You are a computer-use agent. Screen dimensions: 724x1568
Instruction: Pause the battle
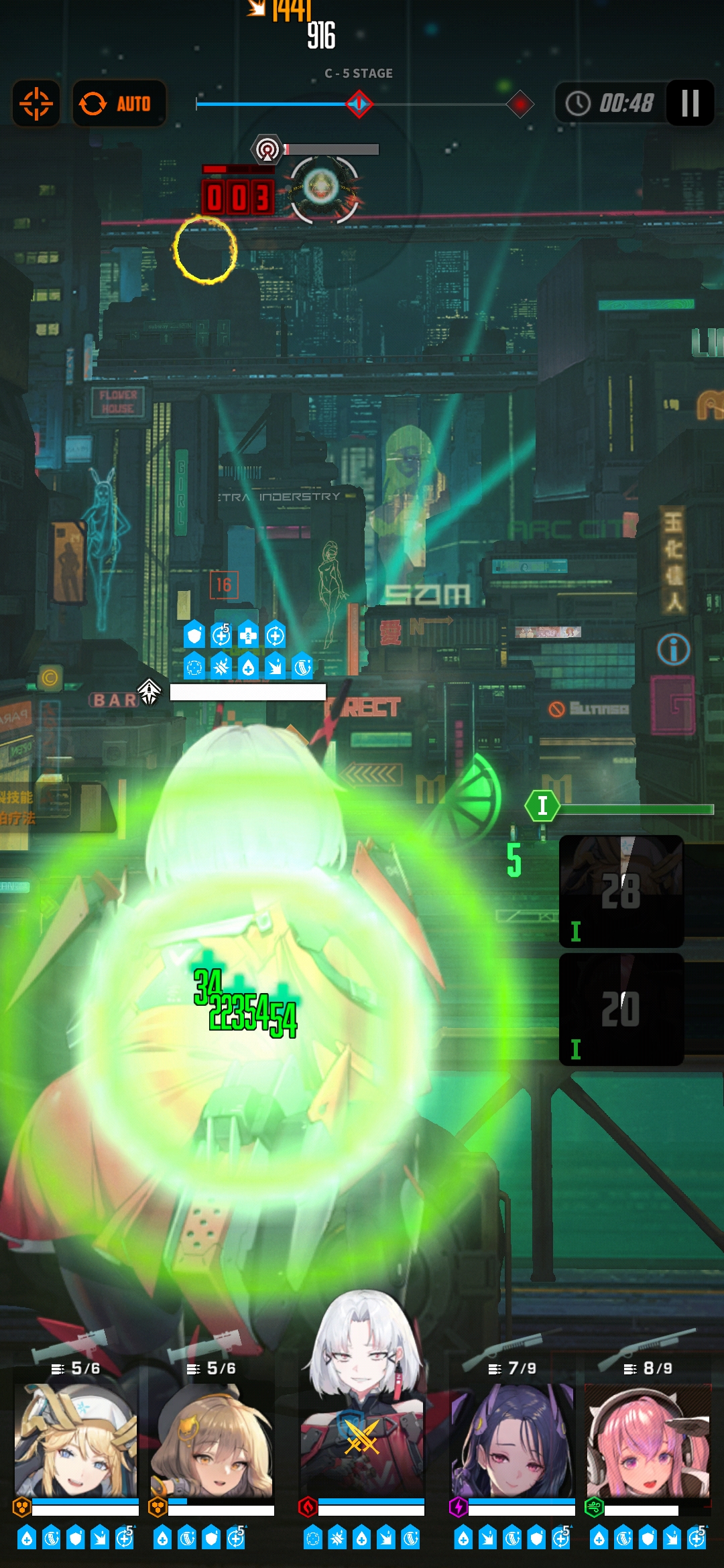tap(690, 103)
